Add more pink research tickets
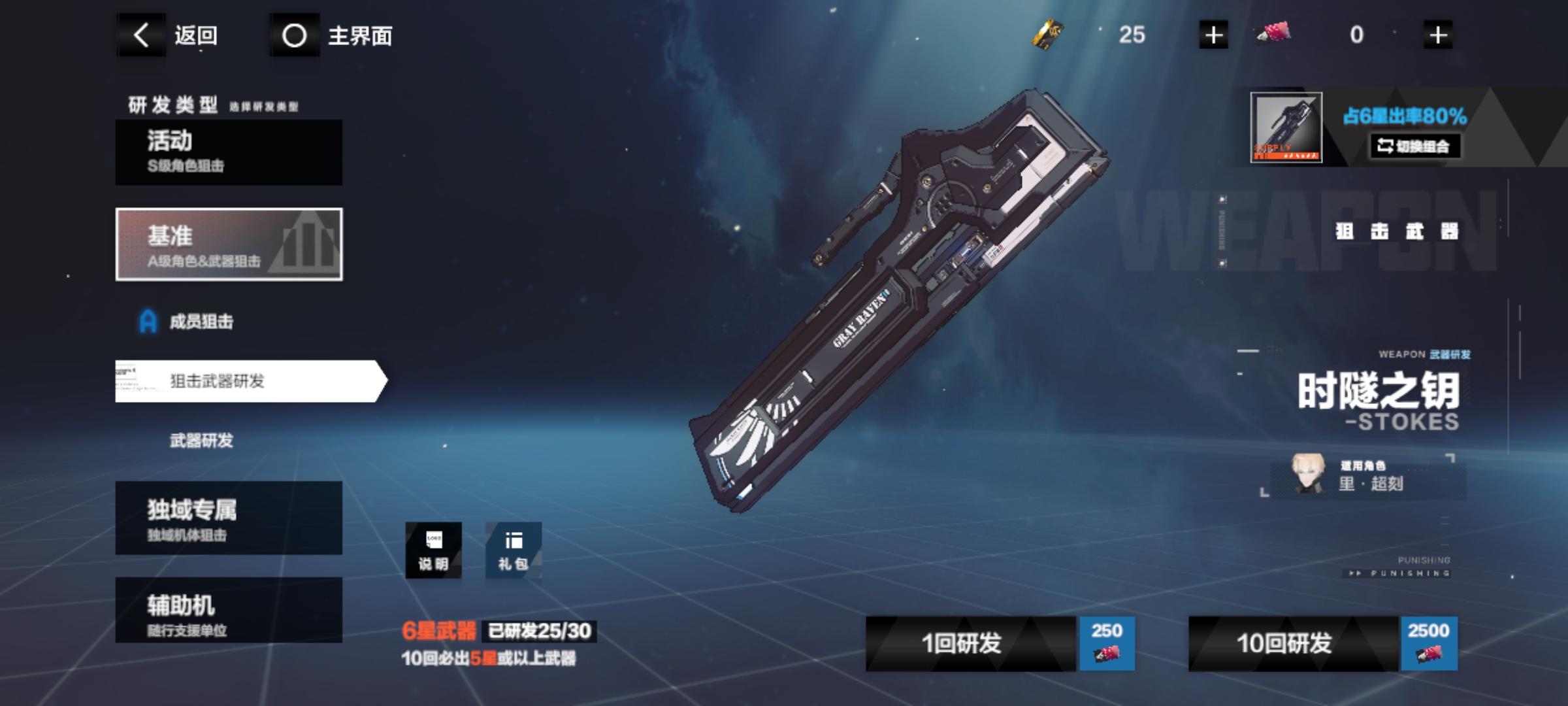 tap(1437, 35)
